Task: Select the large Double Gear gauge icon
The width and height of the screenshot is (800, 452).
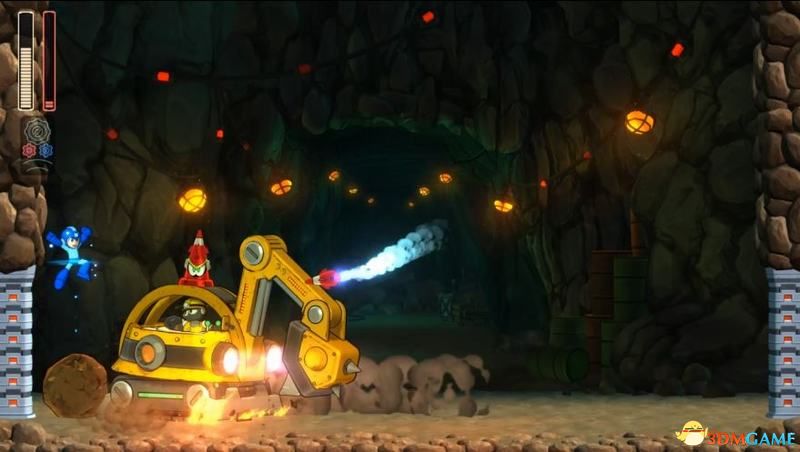Action: [37, 131]
